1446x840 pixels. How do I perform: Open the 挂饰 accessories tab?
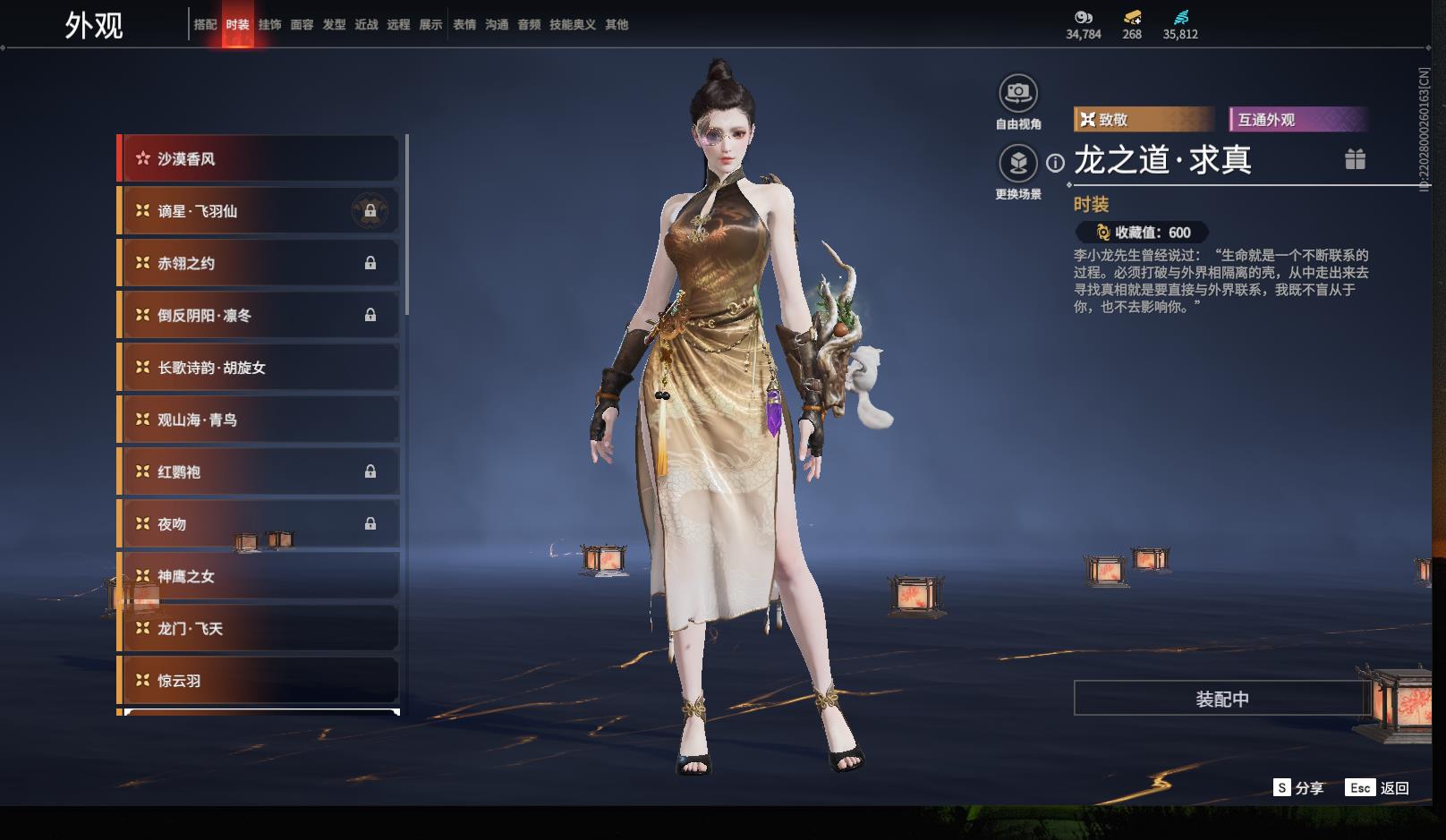click(269, 25)
